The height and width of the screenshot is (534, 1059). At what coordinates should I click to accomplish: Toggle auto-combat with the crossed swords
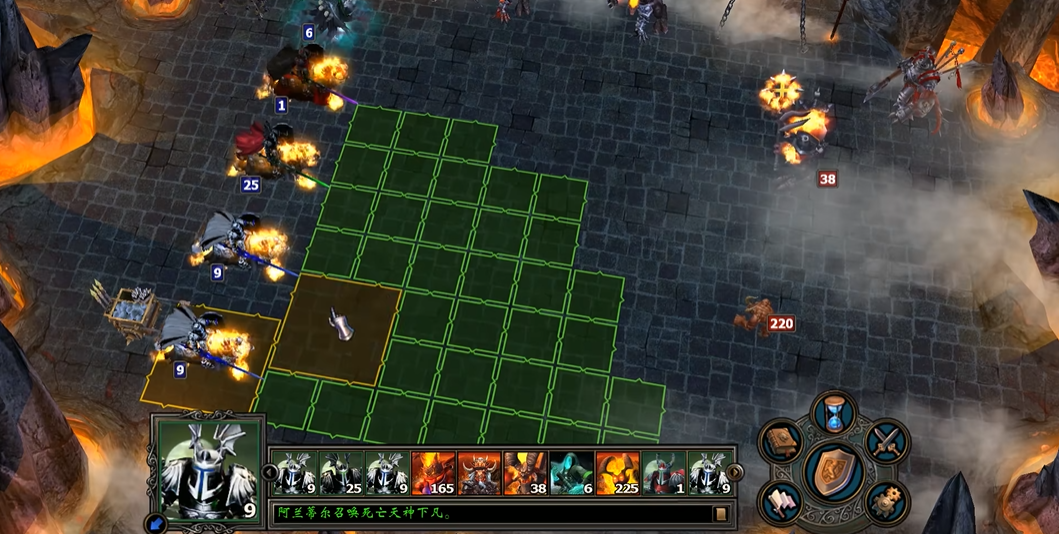pos(886,441)
